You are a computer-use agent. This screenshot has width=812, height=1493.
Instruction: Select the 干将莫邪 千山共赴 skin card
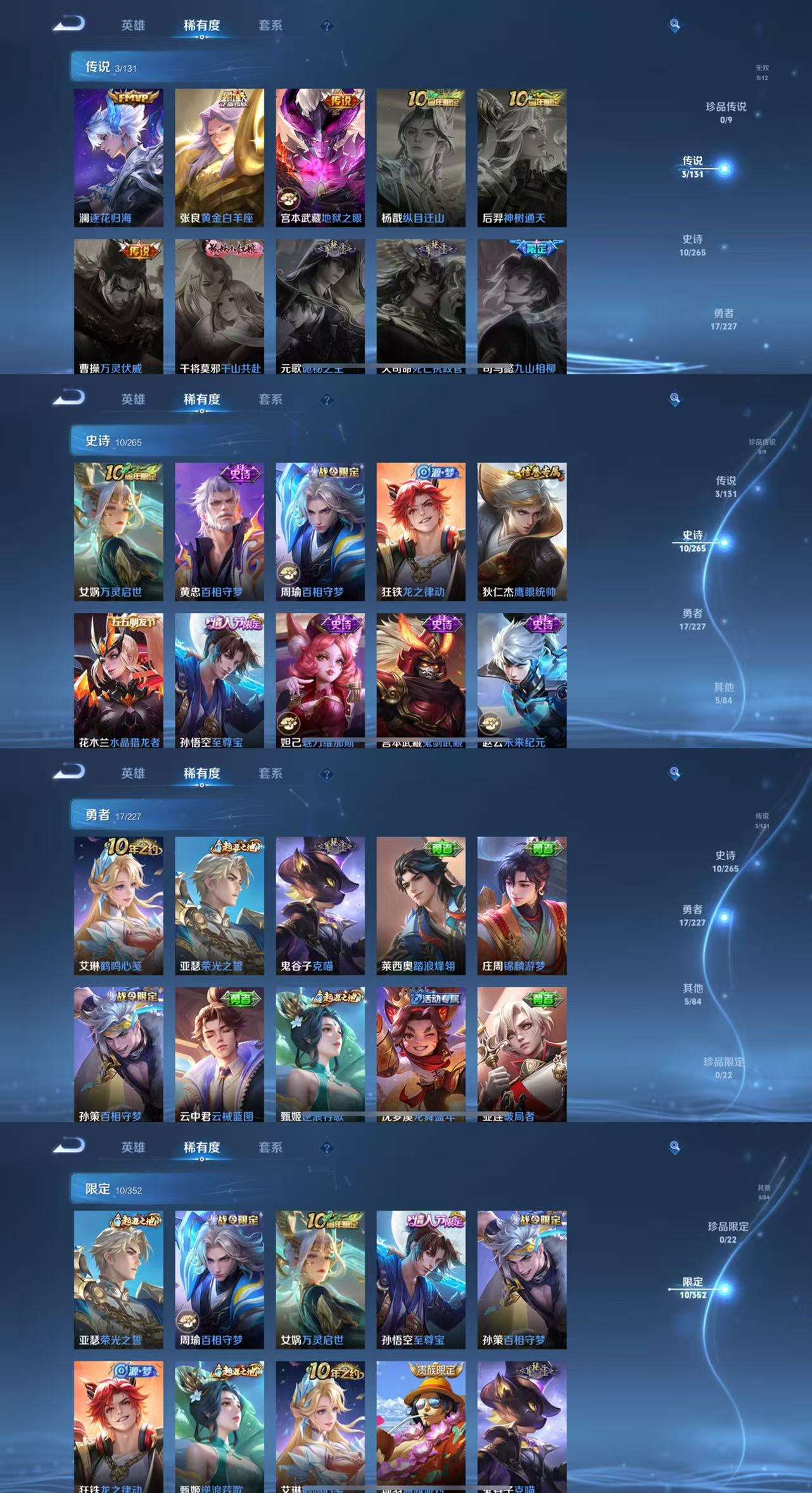(x=219, y=305)
